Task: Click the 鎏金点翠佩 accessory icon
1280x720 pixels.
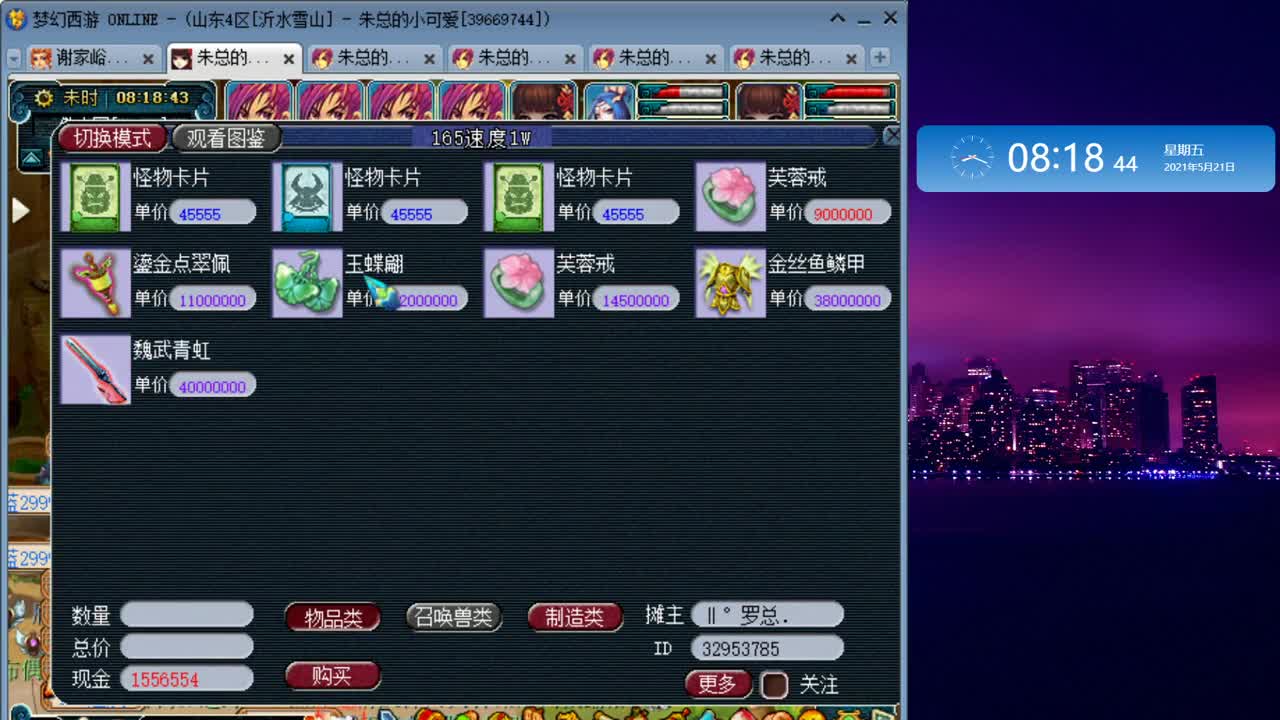Action: click(95, 282)
